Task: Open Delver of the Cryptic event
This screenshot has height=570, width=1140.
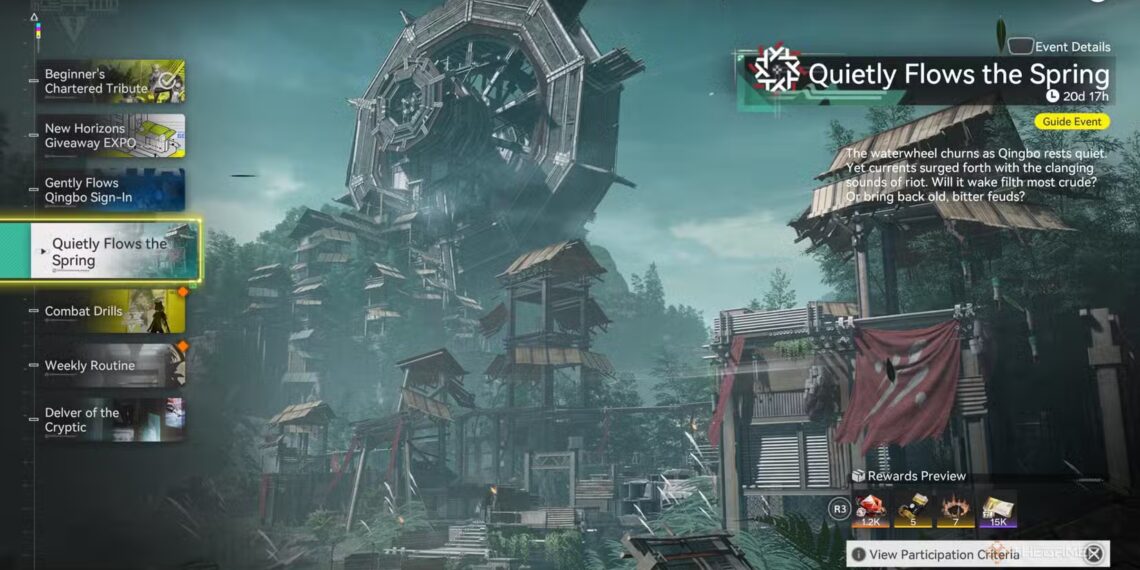Action: (110, 420)
